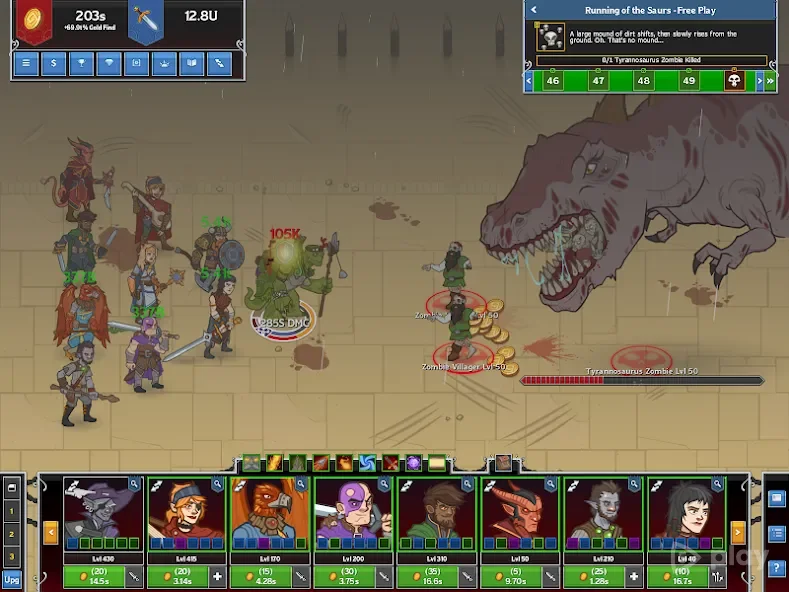Toggle the Upg button
789x592 pixels.
pos(12,578)
